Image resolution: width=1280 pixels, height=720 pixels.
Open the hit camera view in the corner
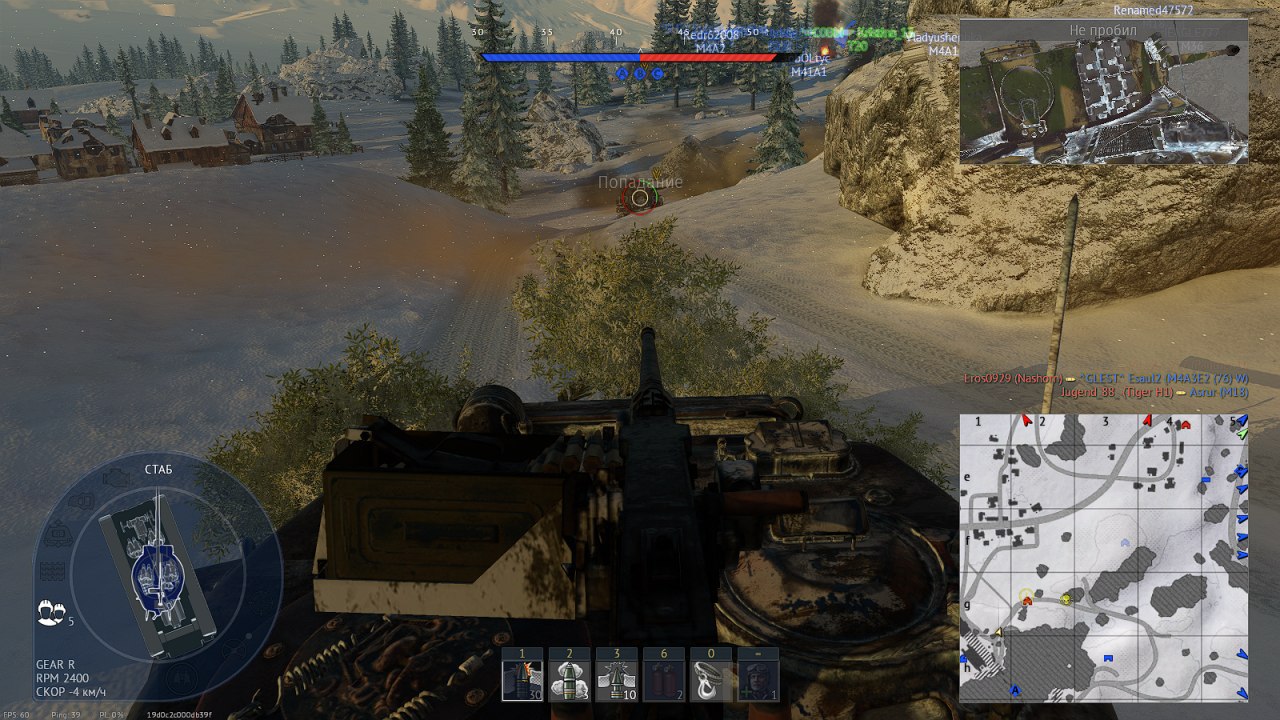[x=1104, y=91]
